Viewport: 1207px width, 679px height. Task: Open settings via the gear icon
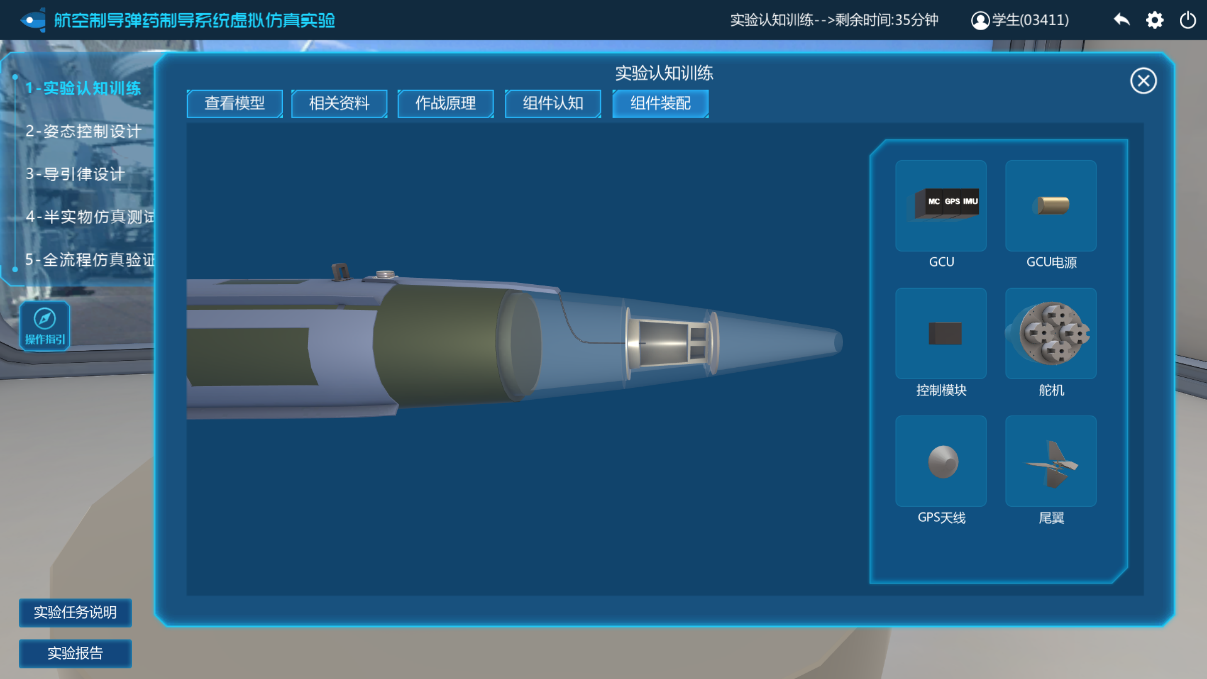click(1155, 20)
